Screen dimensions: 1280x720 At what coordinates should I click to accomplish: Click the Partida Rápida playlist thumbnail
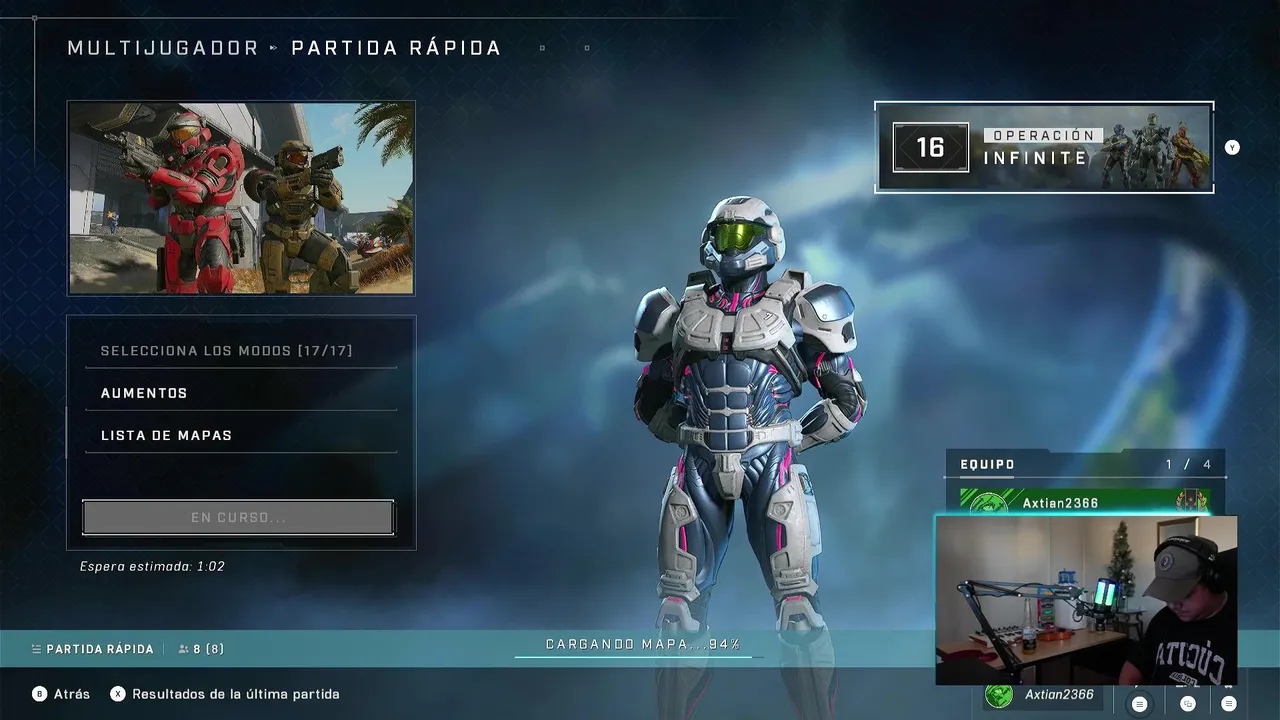pos(241,198)
